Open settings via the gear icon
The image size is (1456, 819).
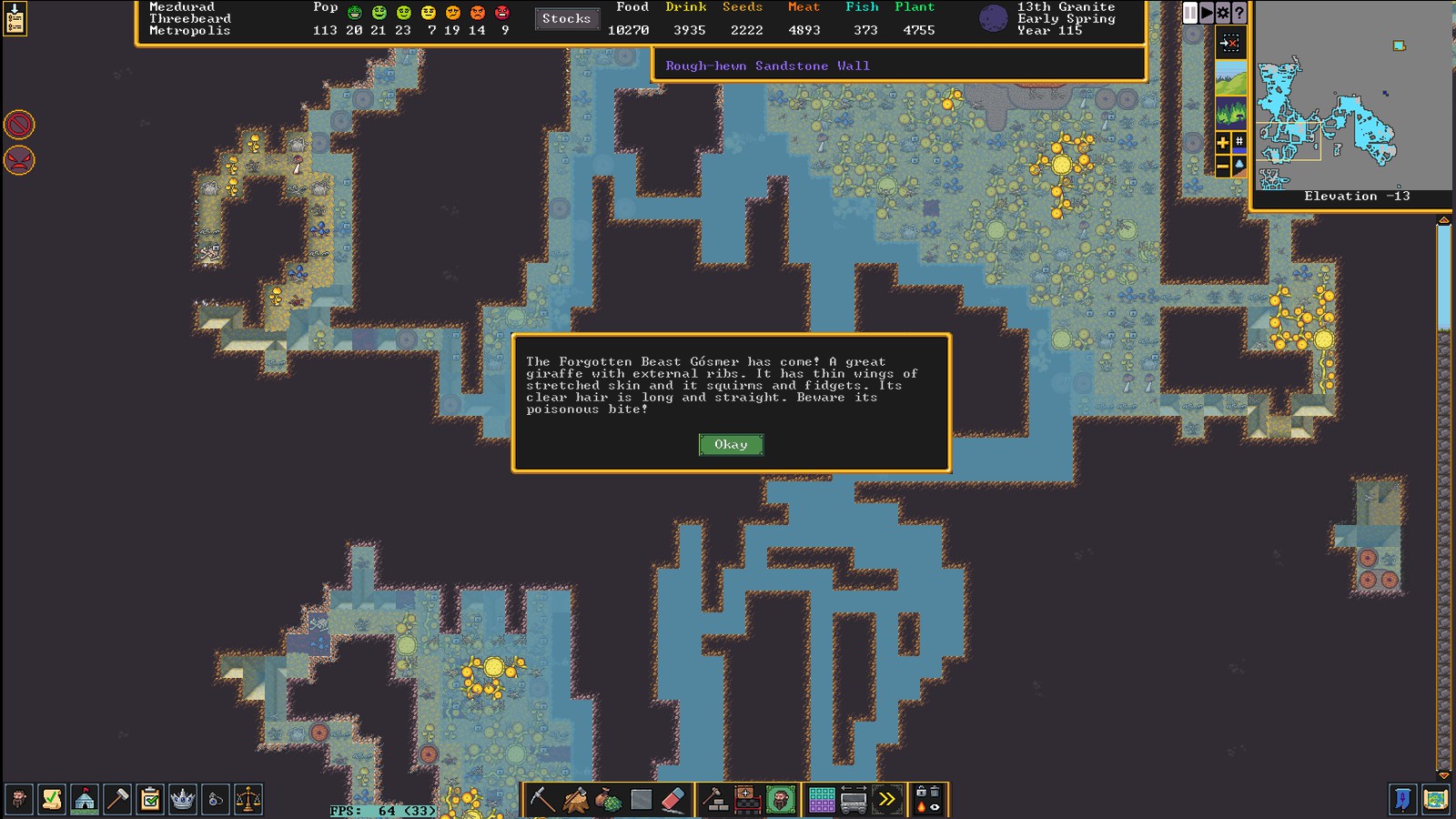1222,13
